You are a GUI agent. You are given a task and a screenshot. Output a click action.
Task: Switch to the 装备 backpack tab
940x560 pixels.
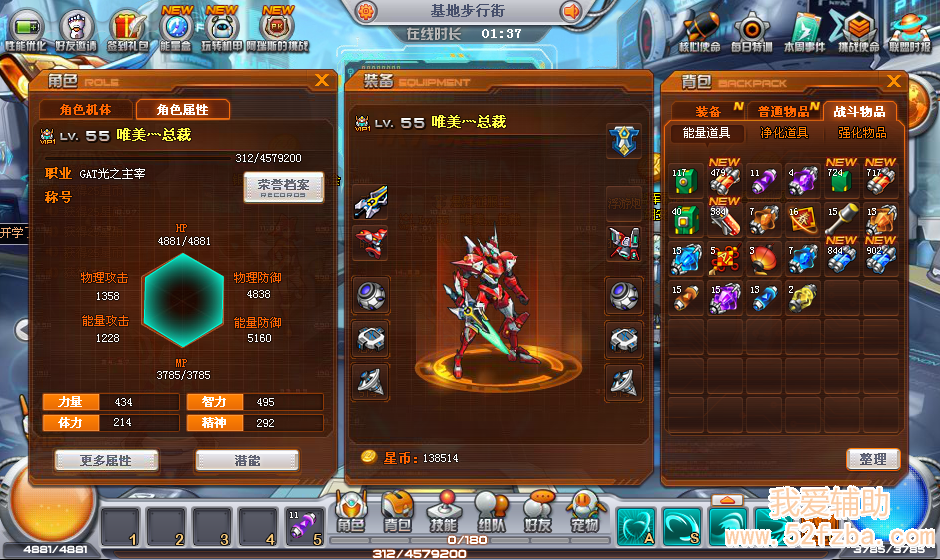point(708,111)
